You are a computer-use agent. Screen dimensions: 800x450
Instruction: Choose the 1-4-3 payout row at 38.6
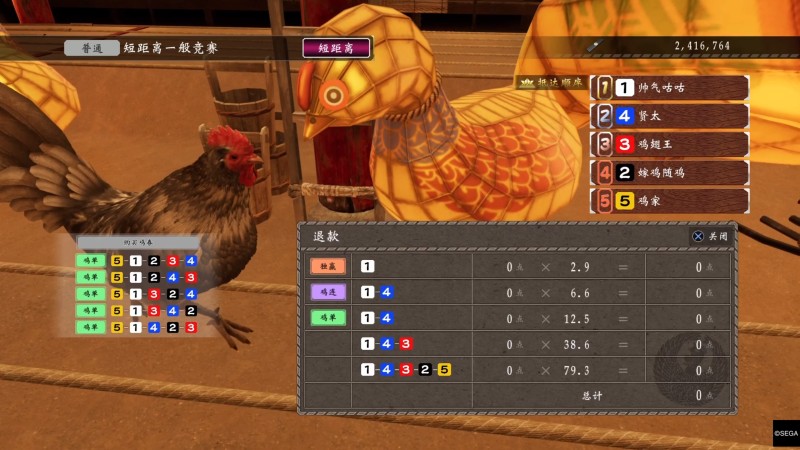coord(518,344)
